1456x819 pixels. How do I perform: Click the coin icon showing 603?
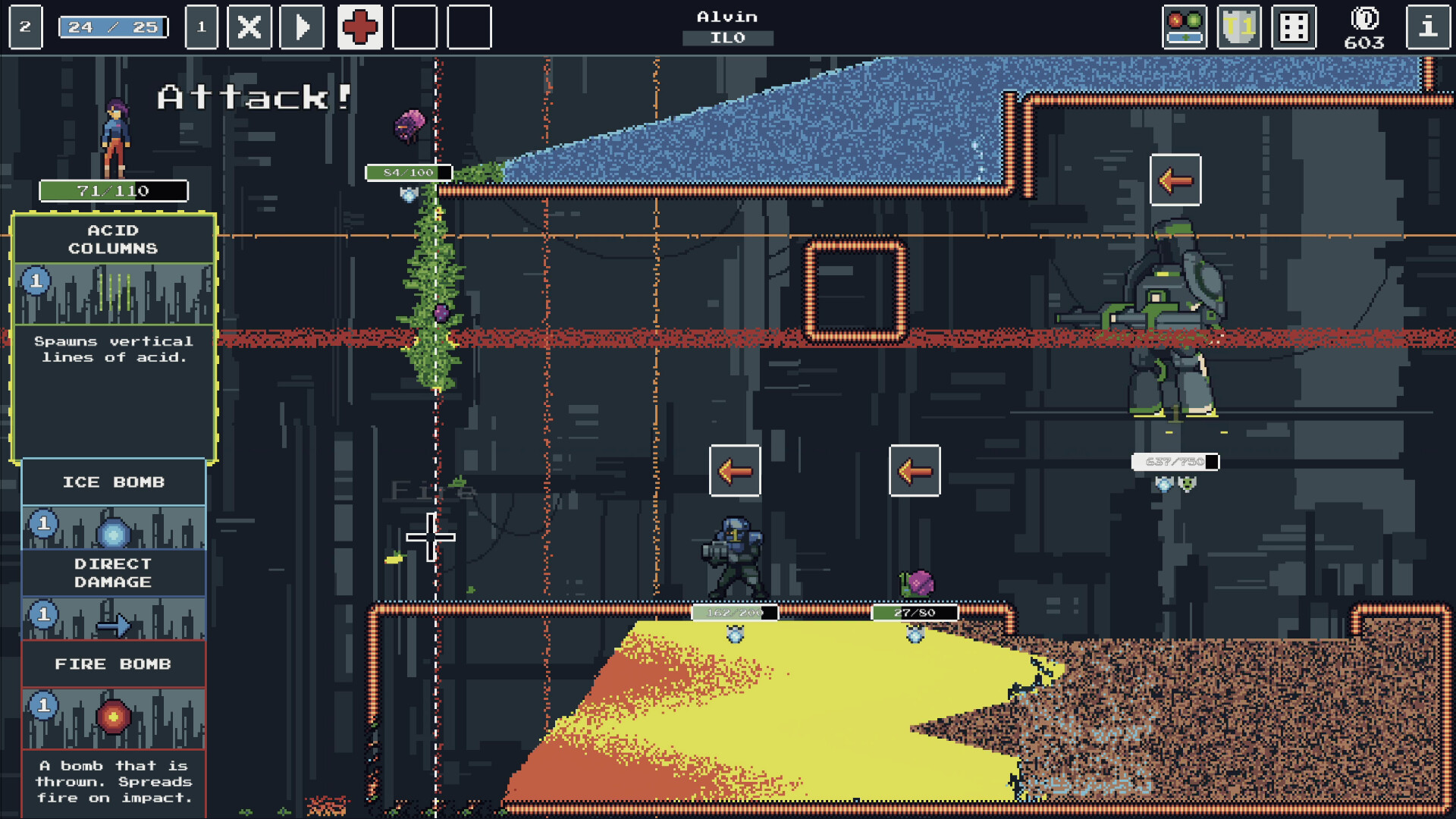1365,27
